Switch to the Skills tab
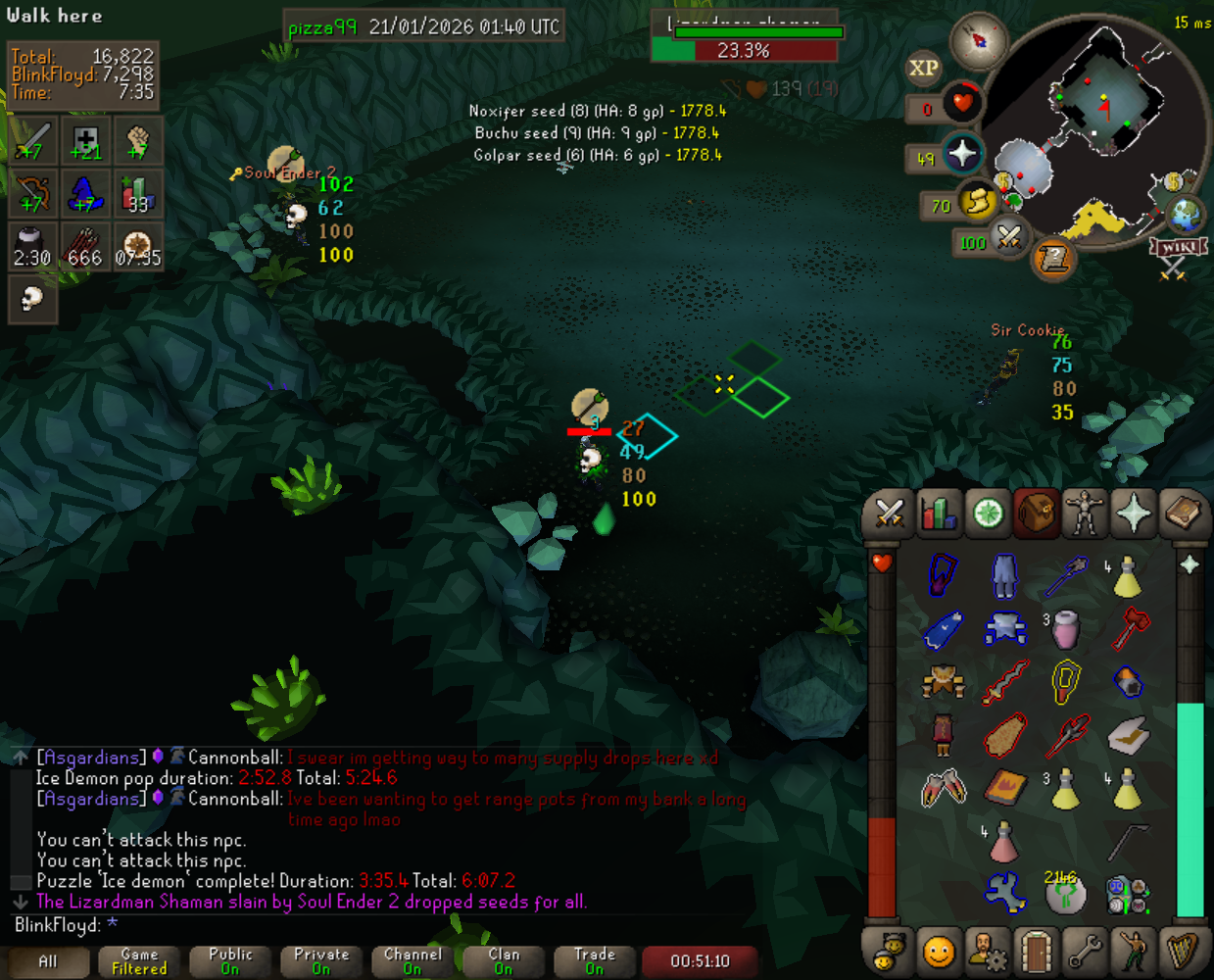The height and width of the screenshot is (980, 1214). (938, 513)
